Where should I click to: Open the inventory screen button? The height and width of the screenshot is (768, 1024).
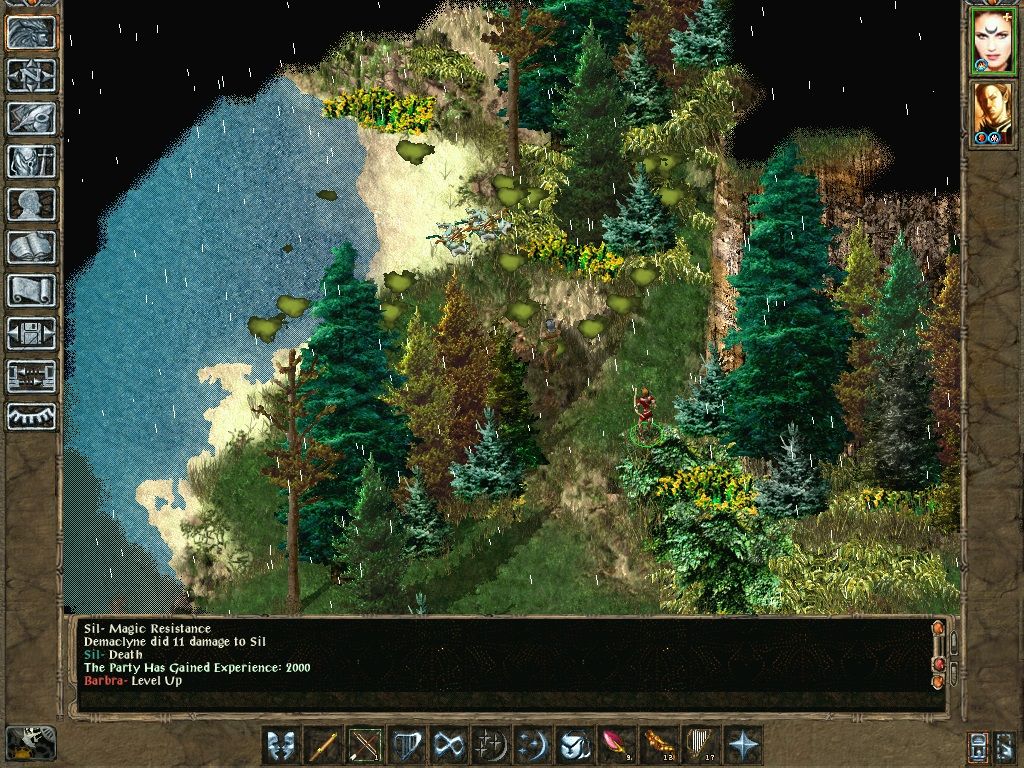point(31,161)
